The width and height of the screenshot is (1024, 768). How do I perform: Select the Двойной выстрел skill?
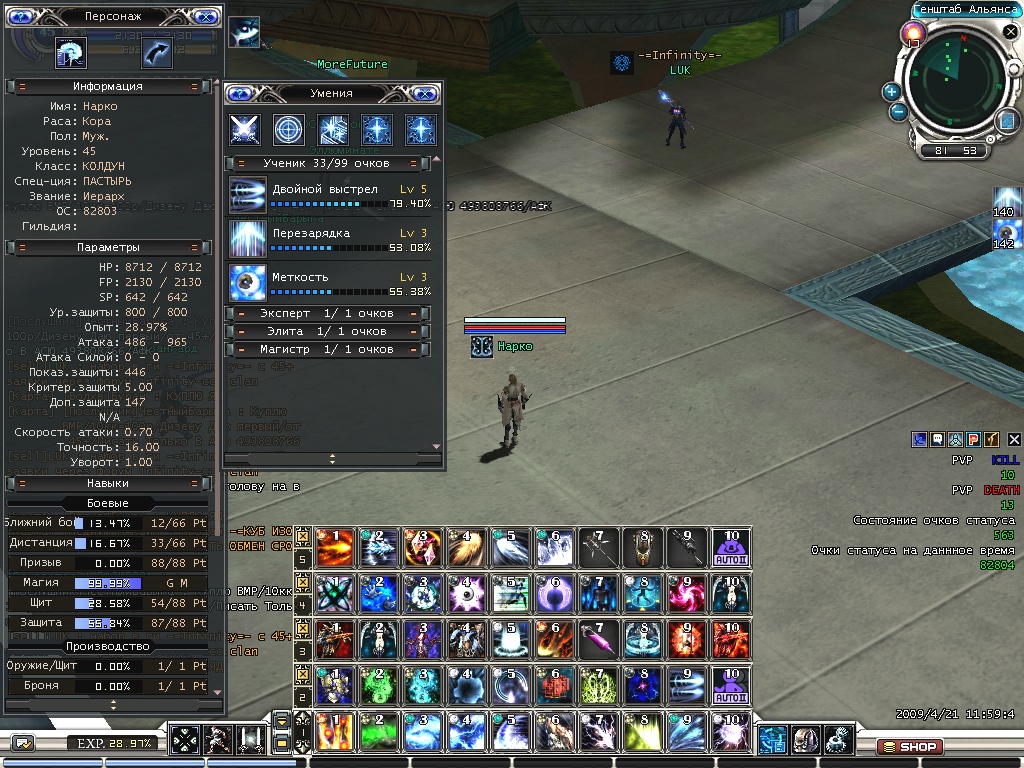[x=246, y=194]
